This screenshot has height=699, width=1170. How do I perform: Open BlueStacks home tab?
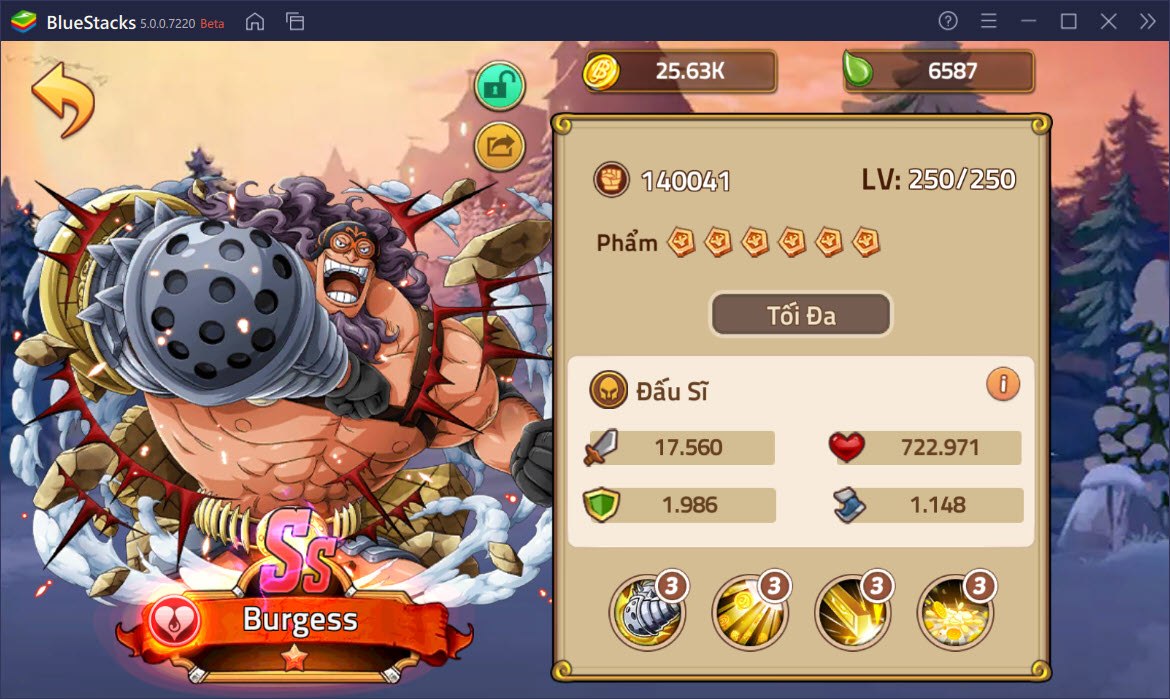[255, 21]
